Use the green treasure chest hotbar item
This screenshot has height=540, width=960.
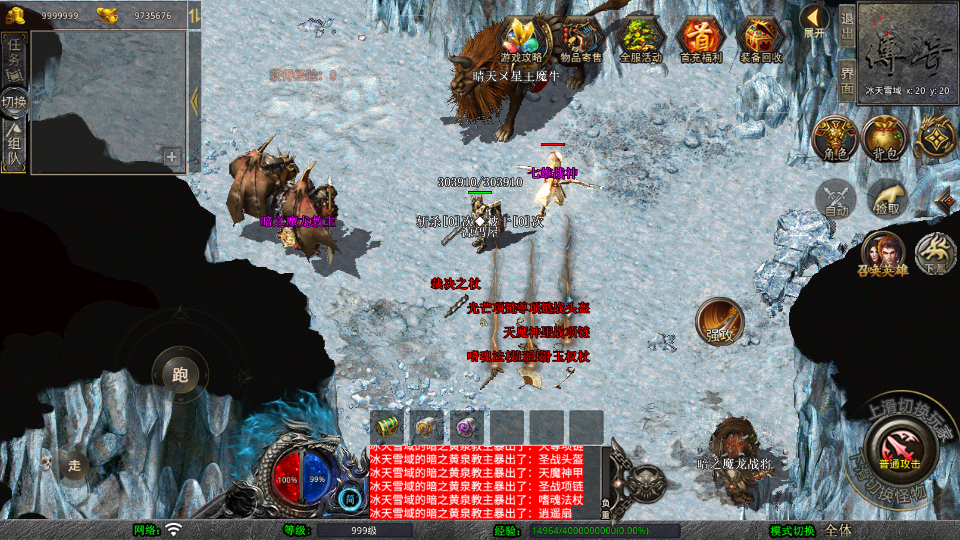pos(386,427)
